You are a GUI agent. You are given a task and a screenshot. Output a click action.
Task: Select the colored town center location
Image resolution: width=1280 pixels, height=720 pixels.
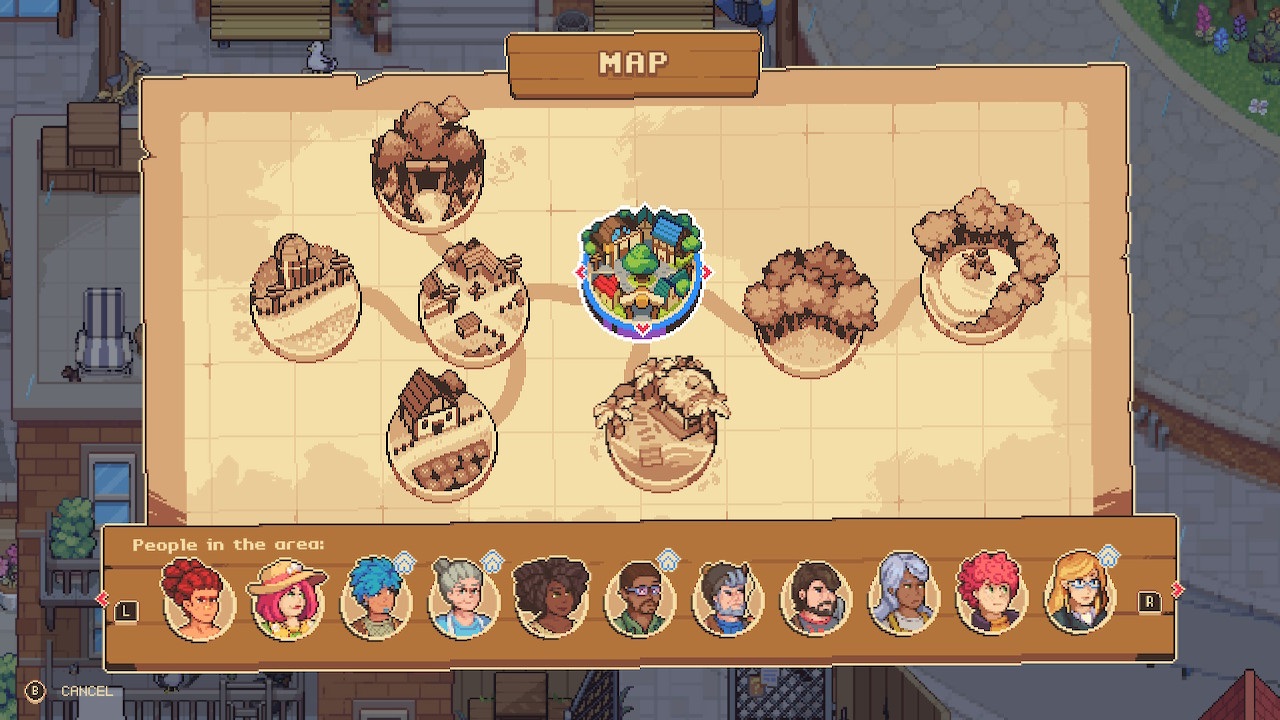(642, 271)
